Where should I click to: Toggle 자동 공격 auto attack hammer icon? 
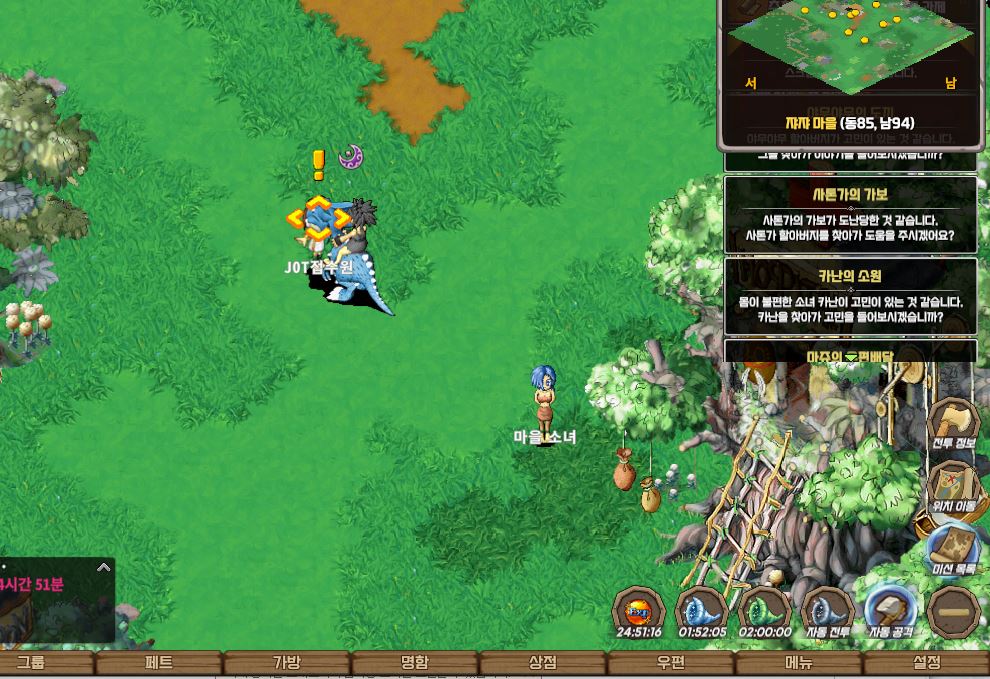(x=889, y=611)
